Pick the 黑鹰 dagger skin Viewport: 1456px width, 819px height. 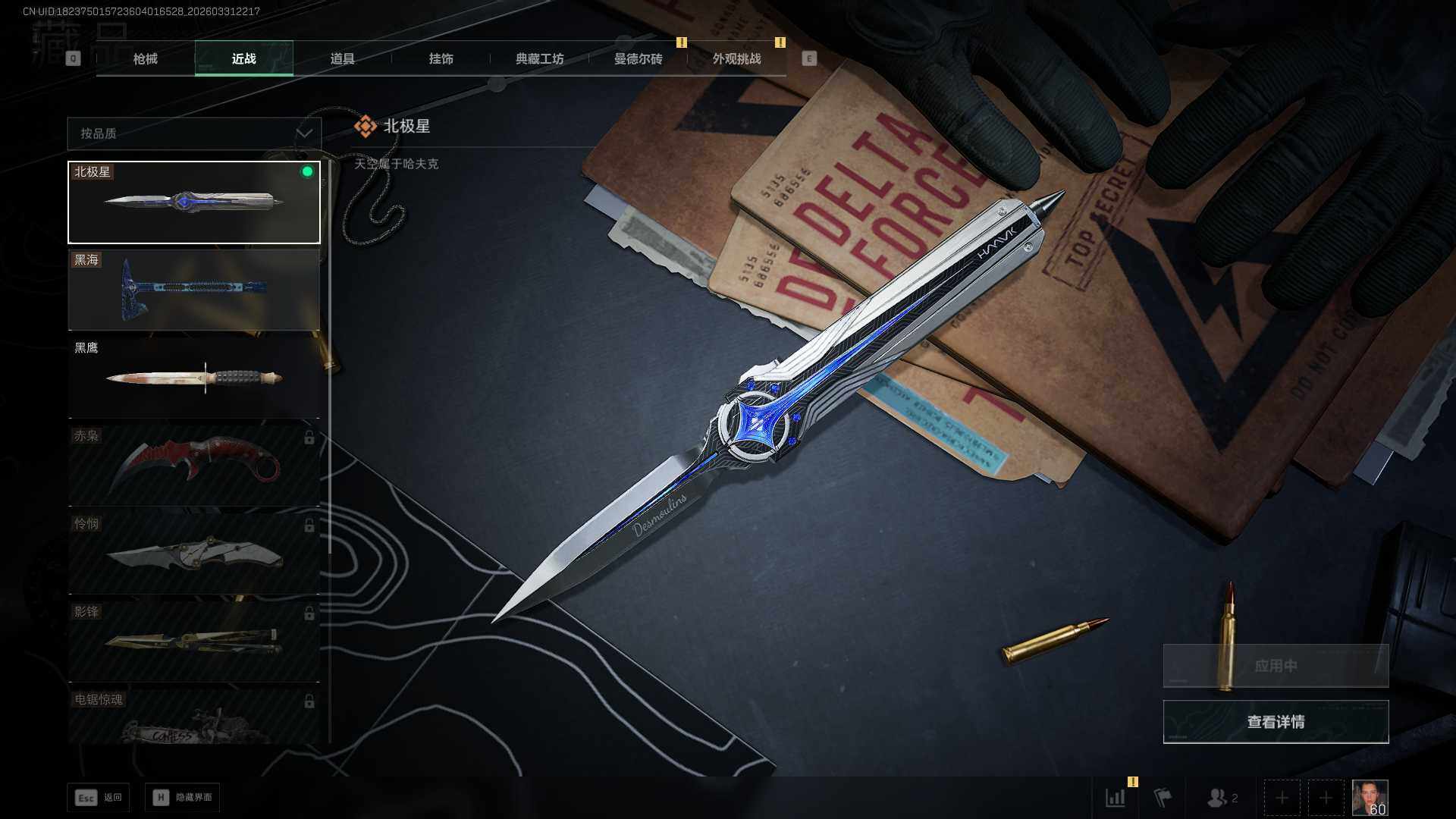[194, 378]
